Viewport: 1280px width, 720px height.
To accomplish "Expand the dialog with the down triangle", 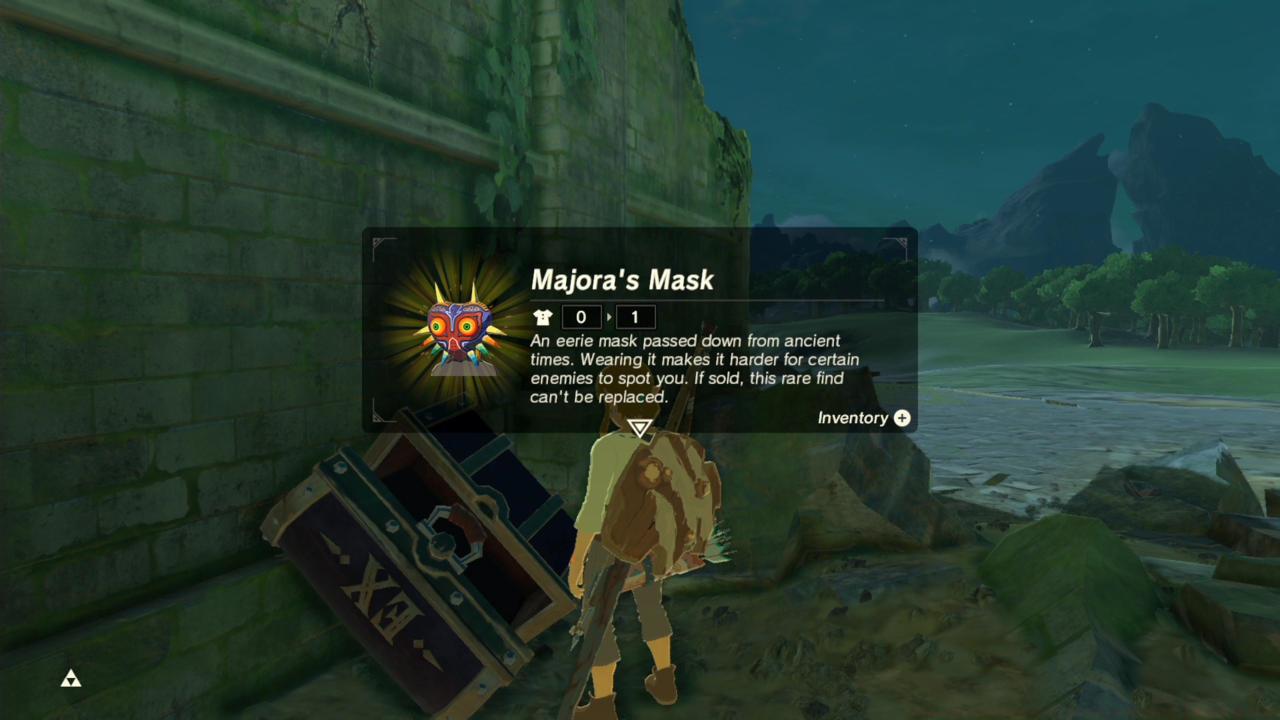I will [638, 428].
